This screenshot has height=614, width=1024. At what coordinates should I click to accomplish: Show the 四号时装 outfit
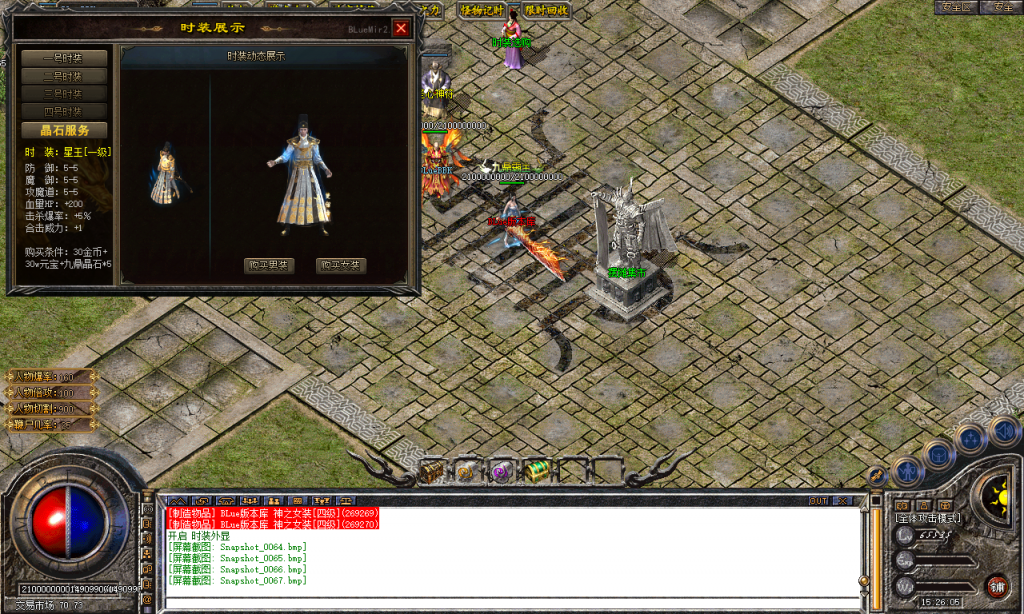[64, 111]
